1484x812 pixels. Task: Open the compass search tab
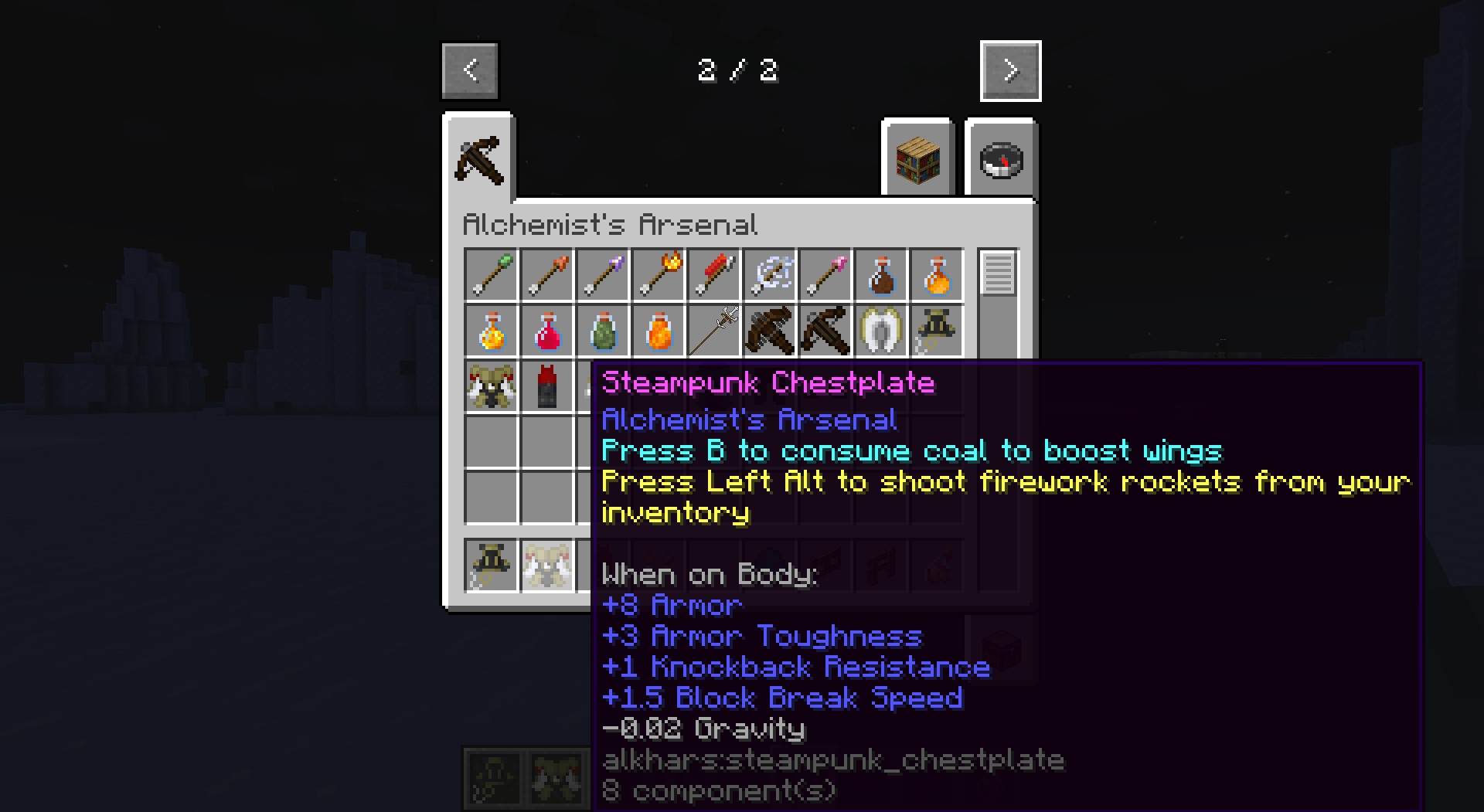click(x=1001, y=160)
